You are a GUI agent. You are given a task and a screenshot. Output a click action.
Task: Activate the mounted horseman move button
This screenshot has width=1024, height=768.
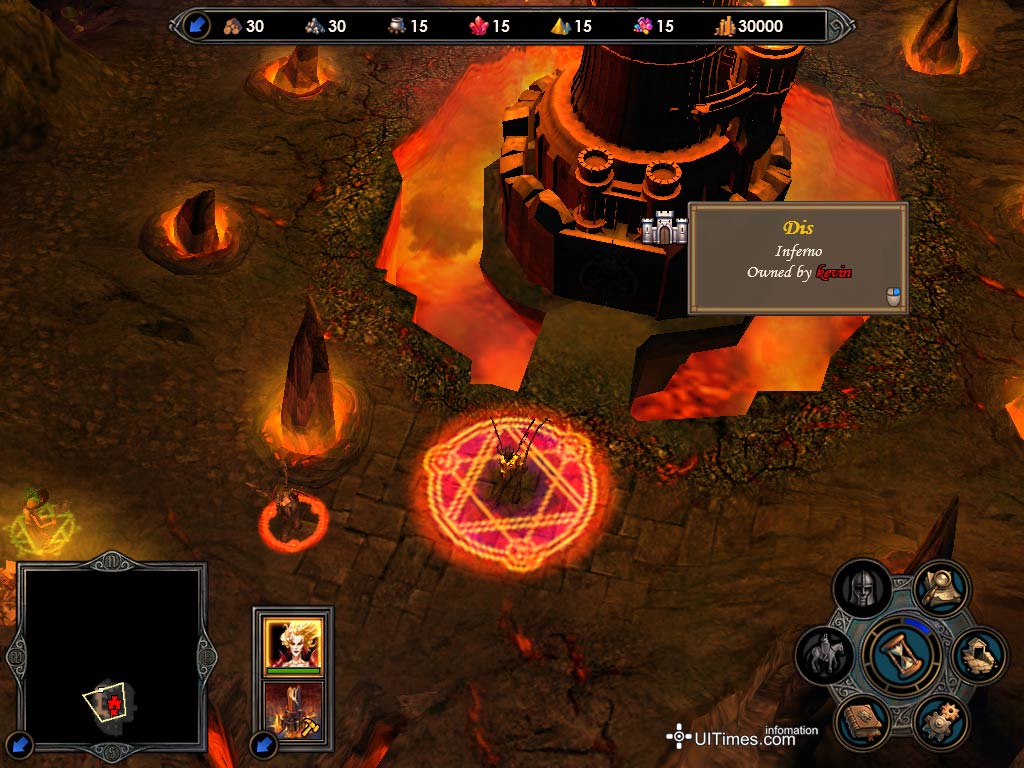click(825, 656)
